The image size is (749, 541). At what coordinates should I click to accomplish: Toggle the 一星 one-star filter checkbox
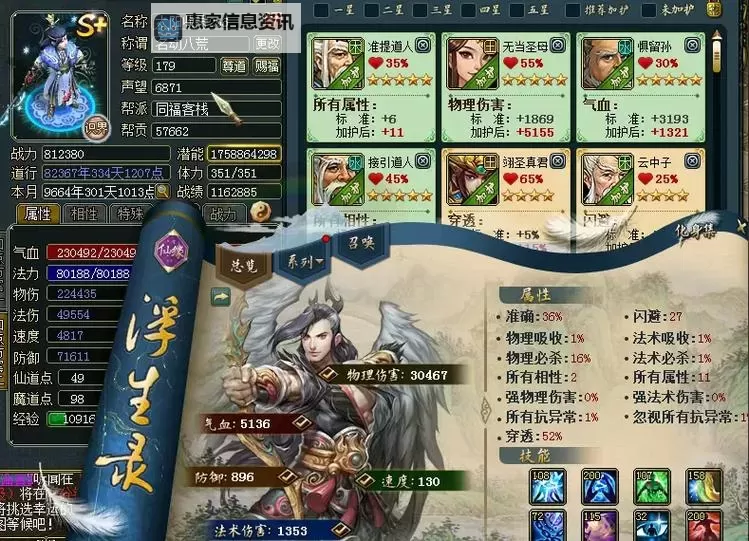pyautogui.click(x=321, y=11)
